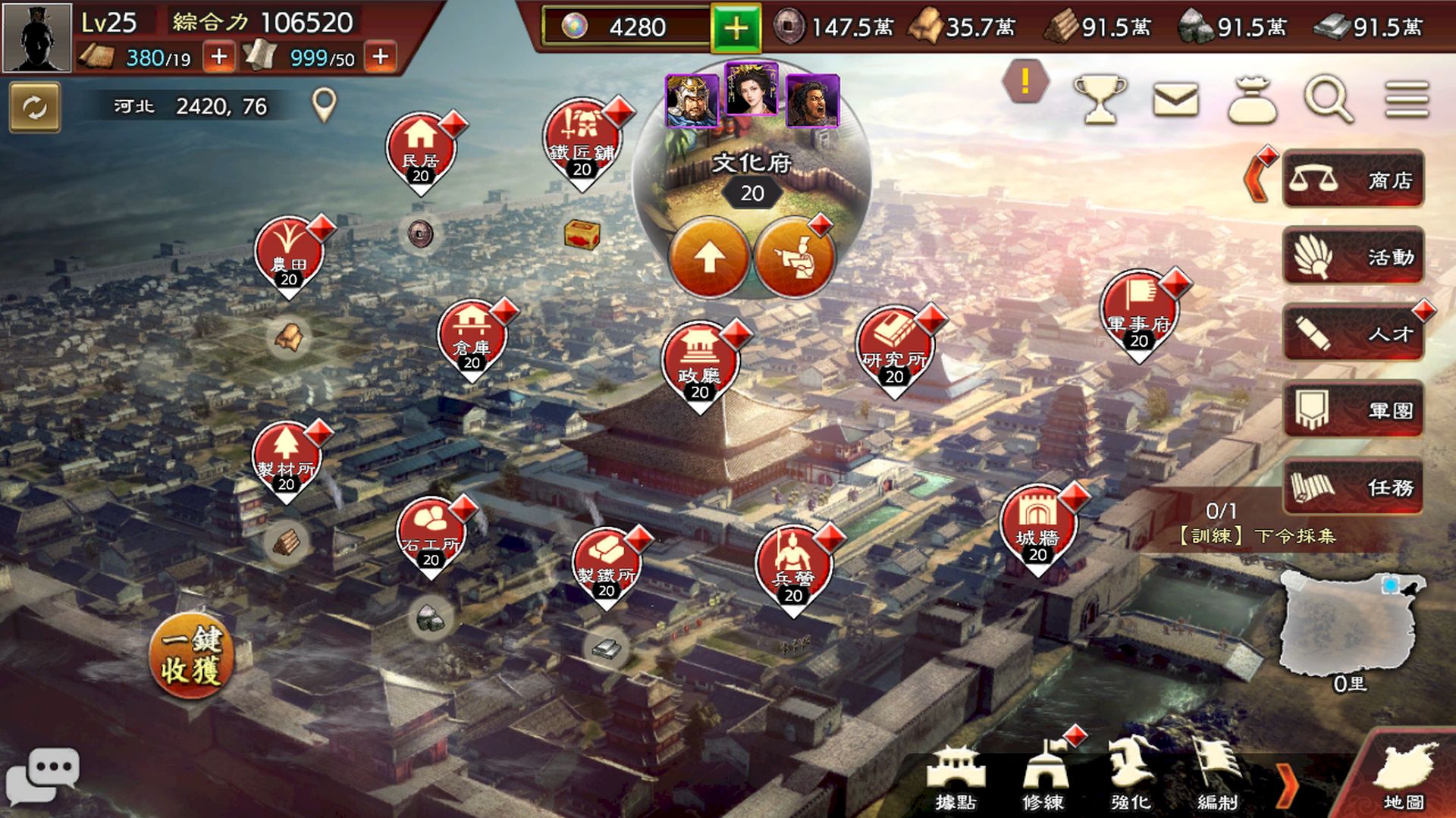Open the chat bubble window
1456x818 pixels.
click(x=43, y=775)
